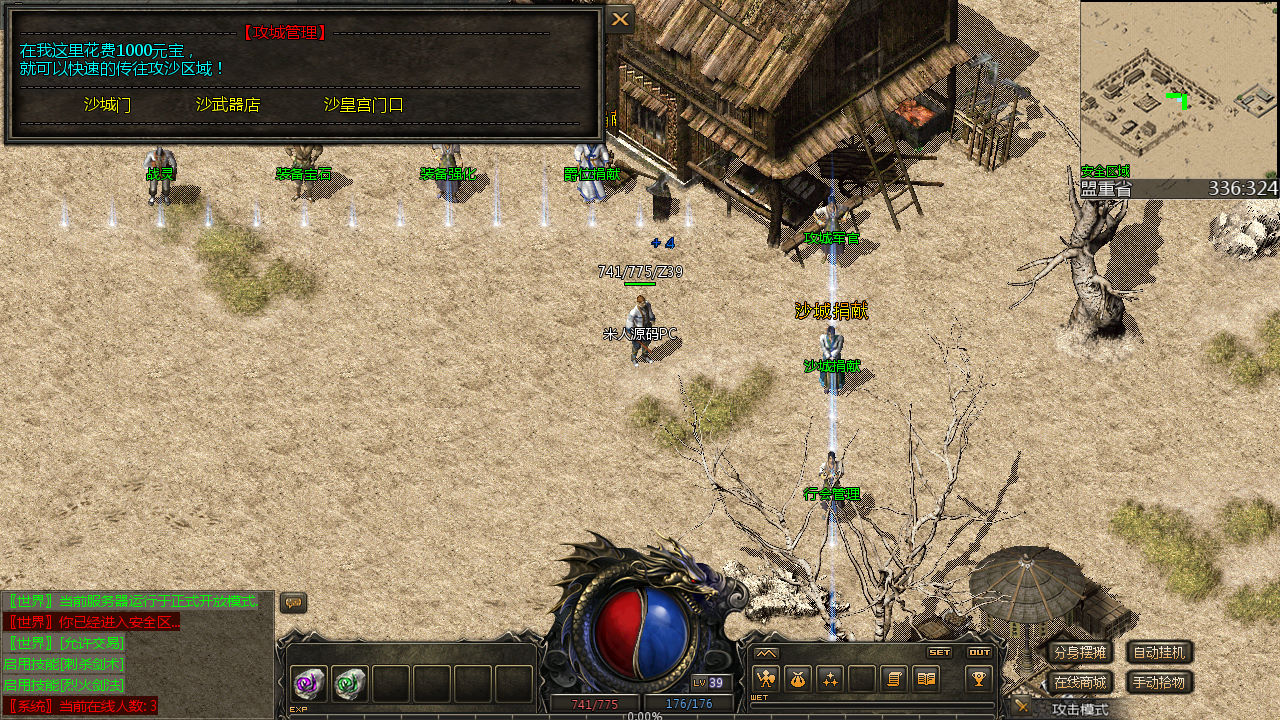Open the chat bubble button
Image resolution: width=1280 pixels, height=720 pixels.
tap(293, 603)
